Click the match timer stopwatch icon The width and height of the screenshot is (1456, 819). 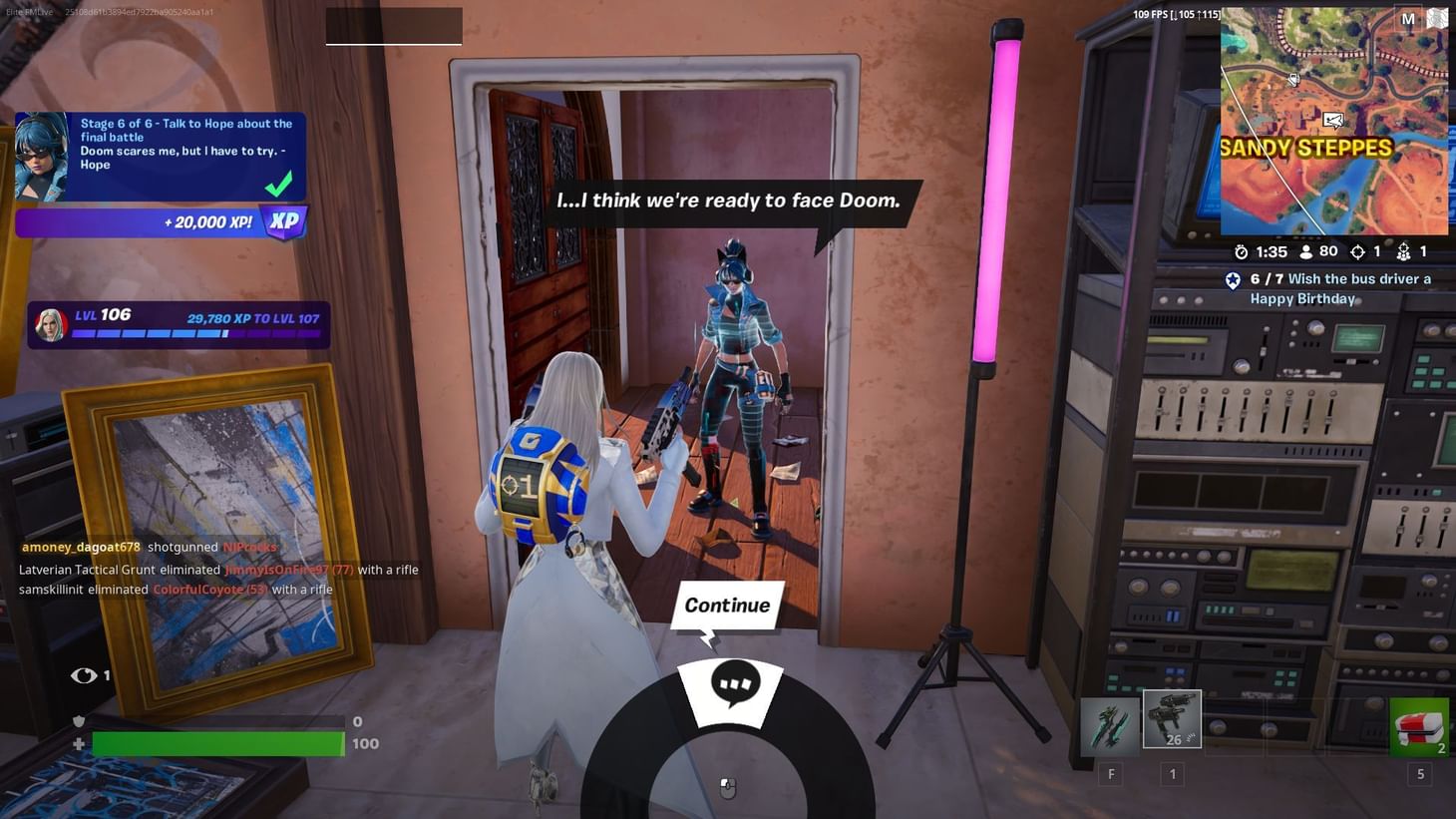click(x=1240, y=251)
